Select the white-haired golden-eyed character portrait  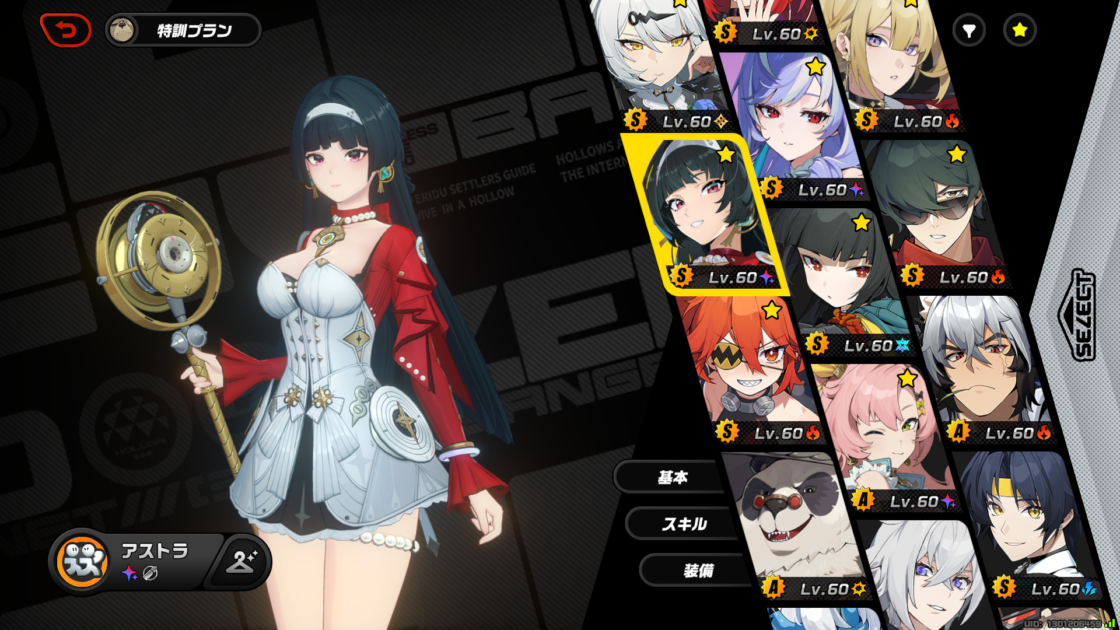pos(655,60)
